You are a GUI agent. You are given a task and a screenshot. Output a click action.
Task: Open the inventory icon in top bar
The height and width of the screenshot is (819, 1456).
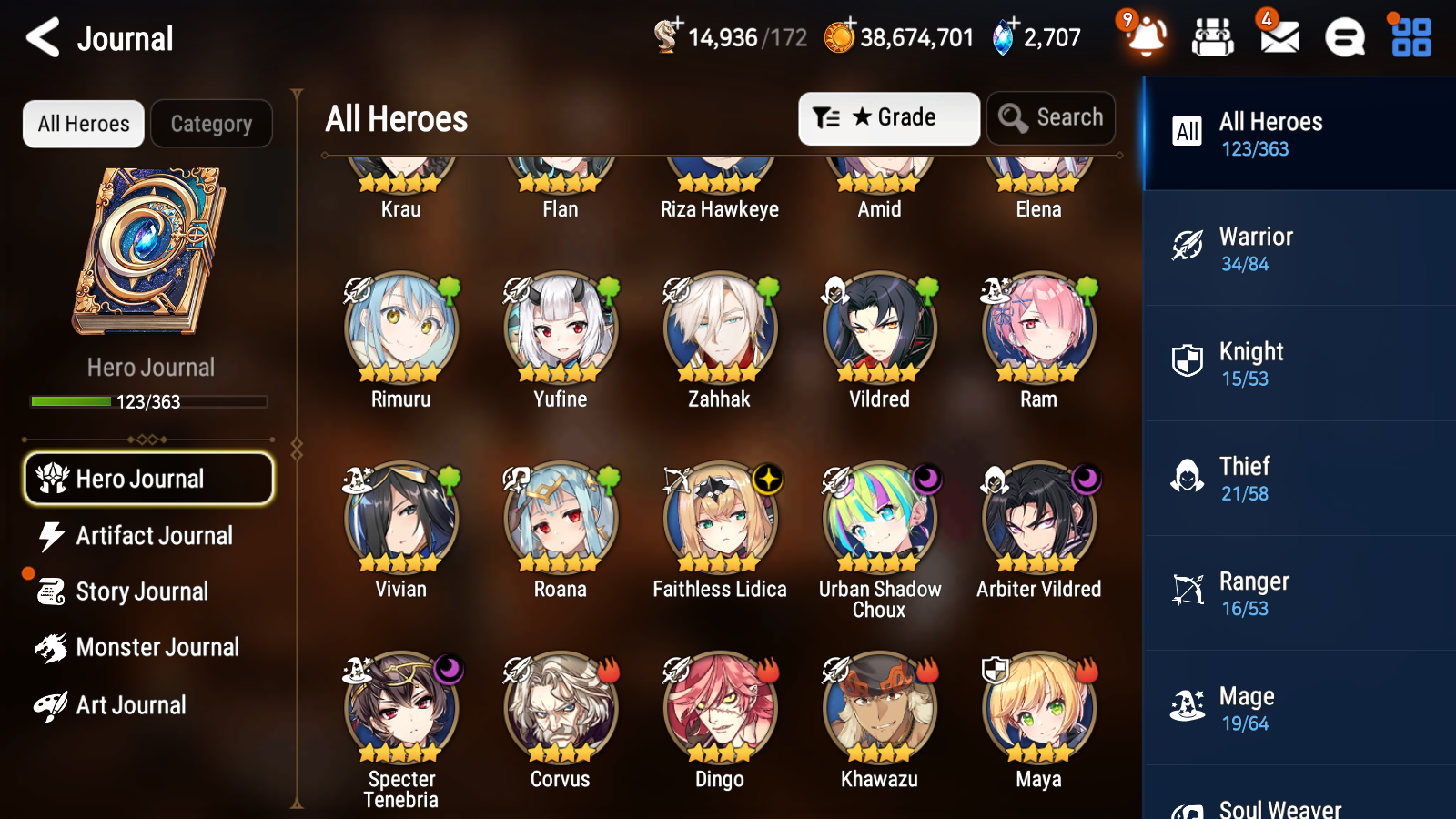[1211, 37]
